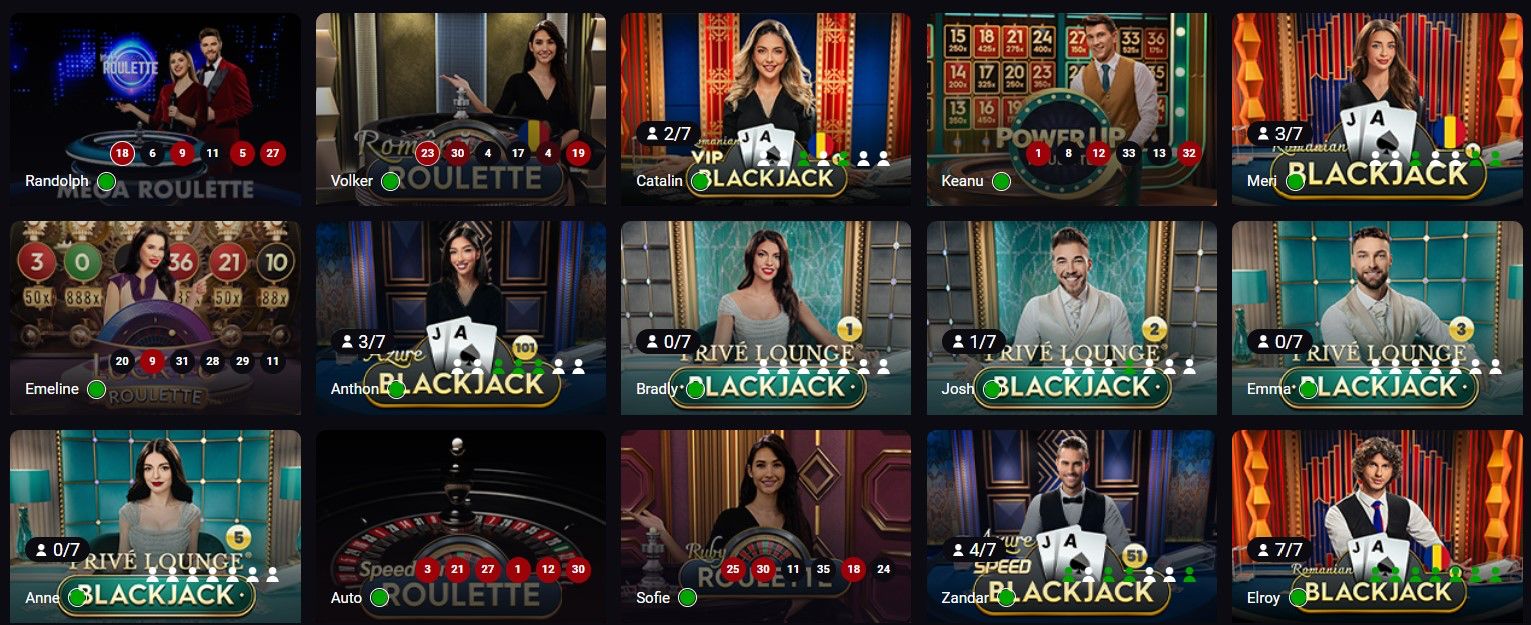1531x625 pixels.
Task: Choose Elroy's full Romanian Blackjack table
Action: [1377, 500]
